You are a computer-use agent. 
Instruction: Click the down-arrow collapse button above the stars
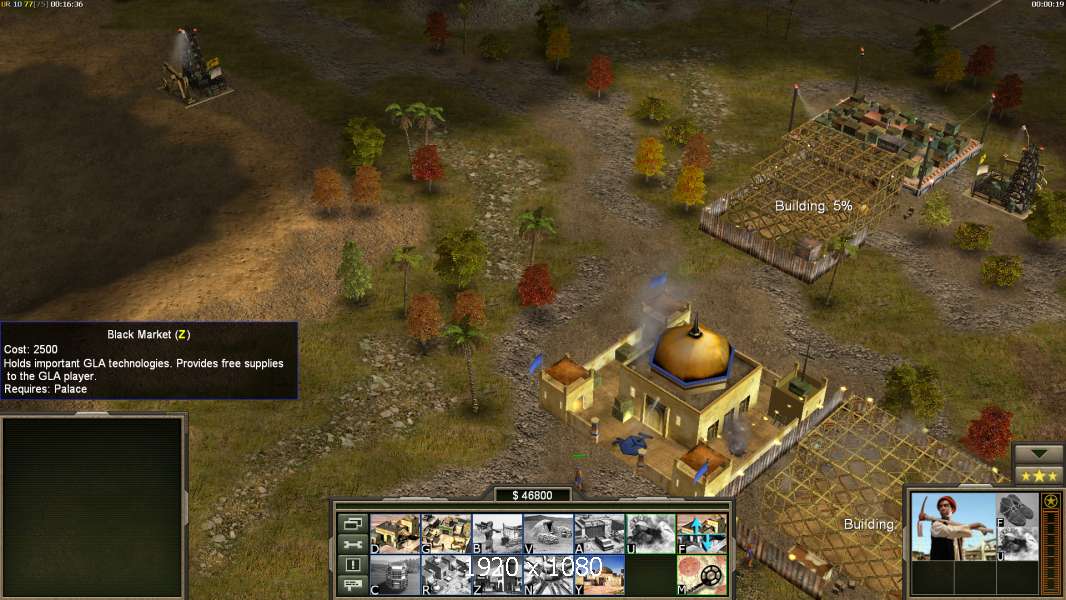click(1038, 454)
